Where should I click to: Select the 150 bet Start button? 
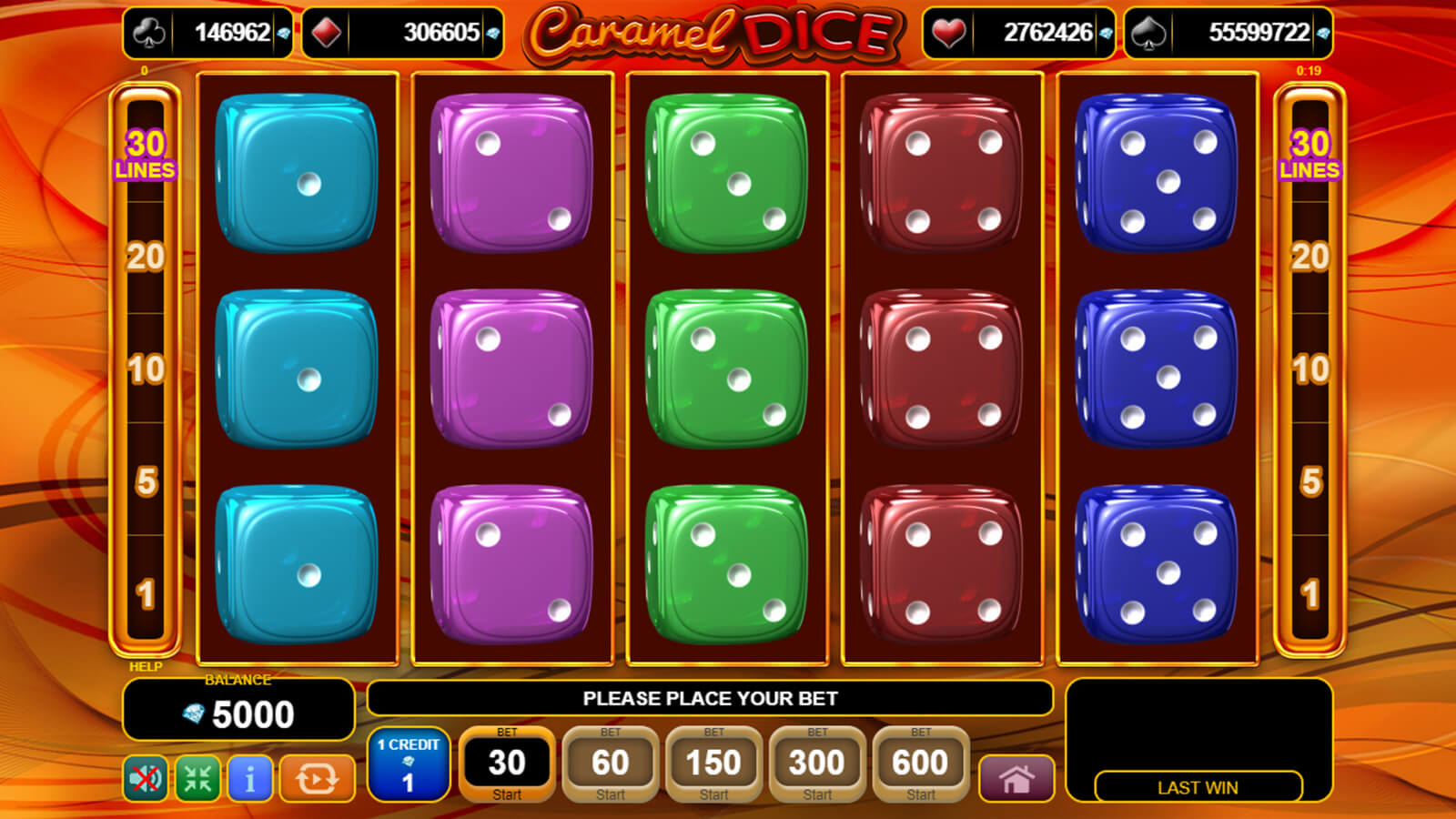[713, 764]
